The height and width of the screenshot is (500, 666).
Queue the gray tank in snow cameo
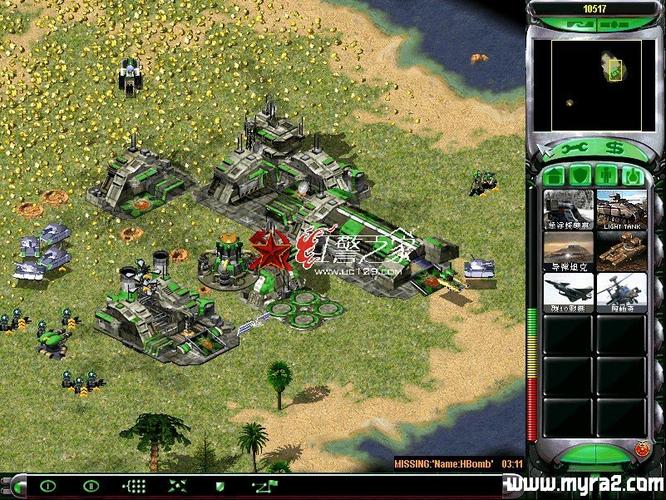(x=569, y=209)
